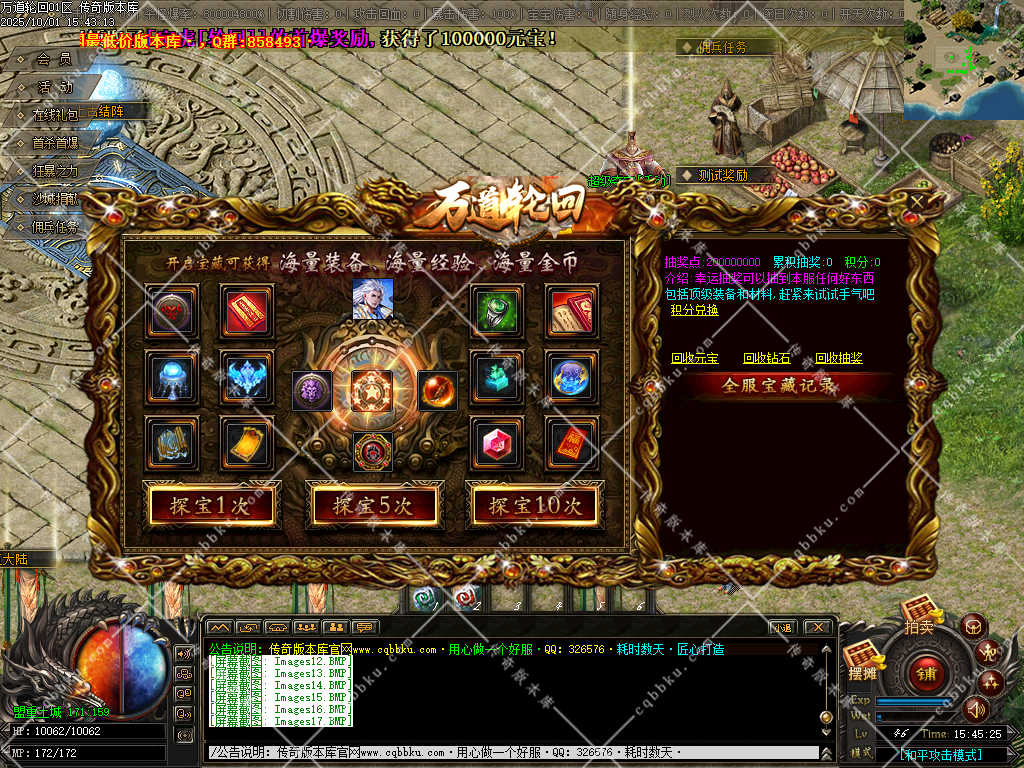Click the round red 铺 shop button

coord(925,674)
